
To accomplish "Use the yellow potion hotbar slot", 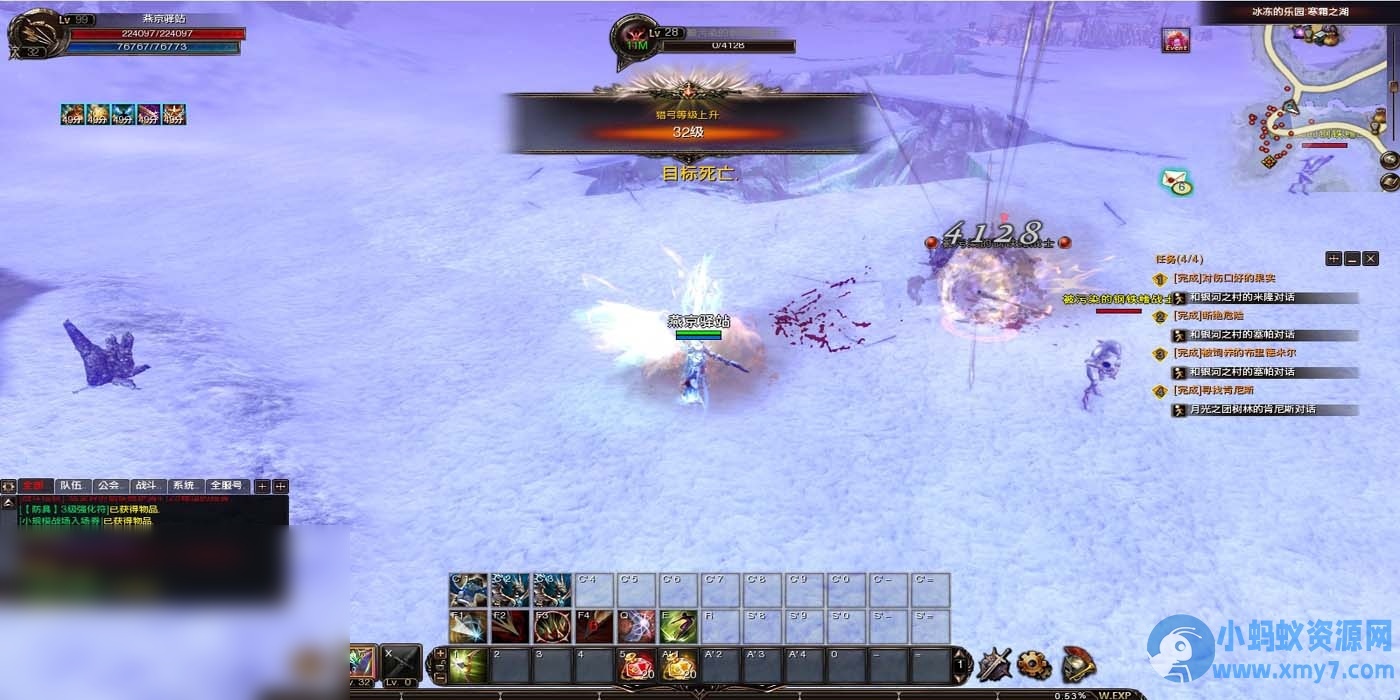I will pos(678,666).
